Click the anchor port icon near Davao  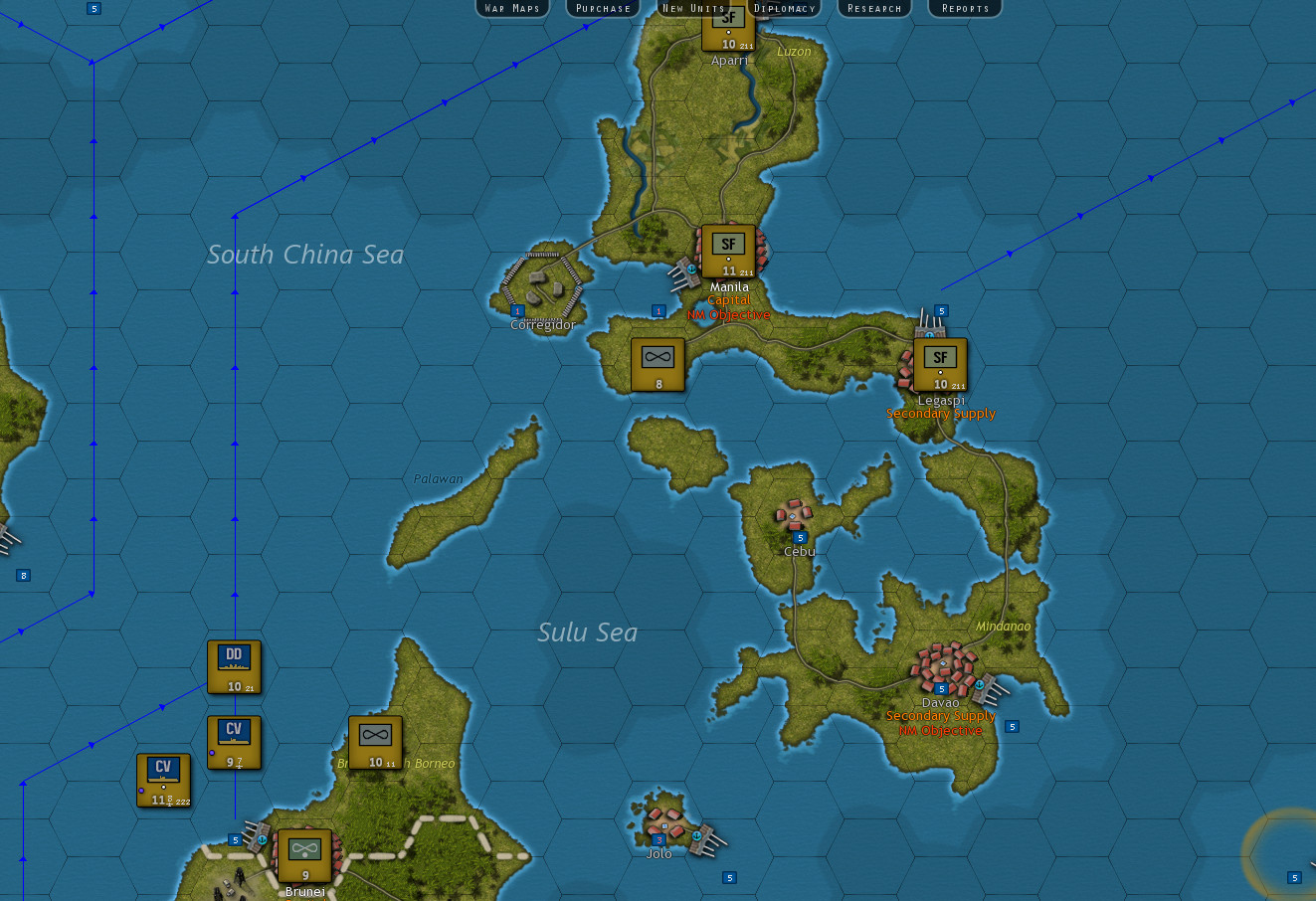point(979,685)
